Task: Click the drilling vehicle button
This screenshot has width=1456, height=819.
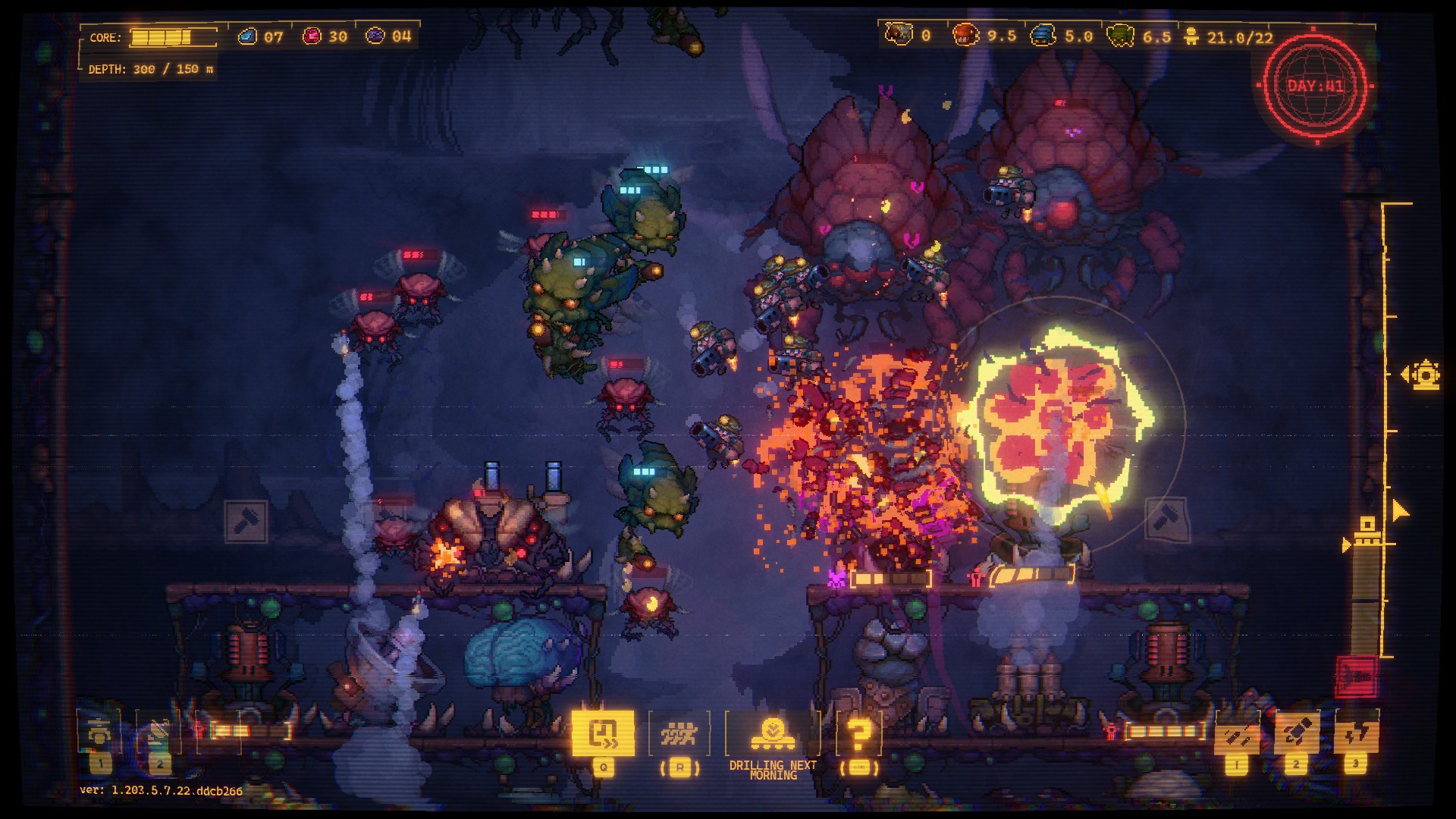Action: [x=773, y=733]
